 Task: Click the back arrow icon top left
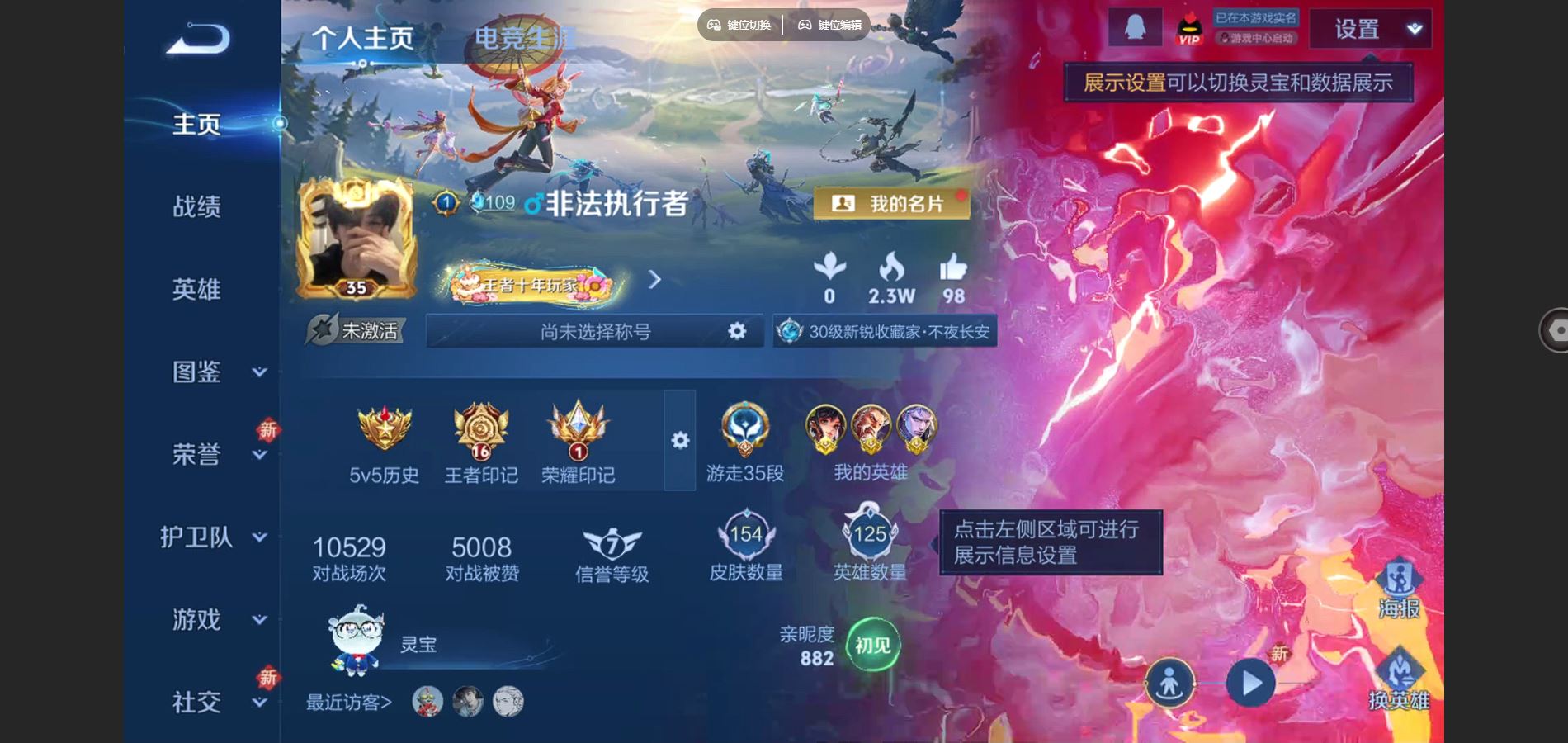pos(196,37)
